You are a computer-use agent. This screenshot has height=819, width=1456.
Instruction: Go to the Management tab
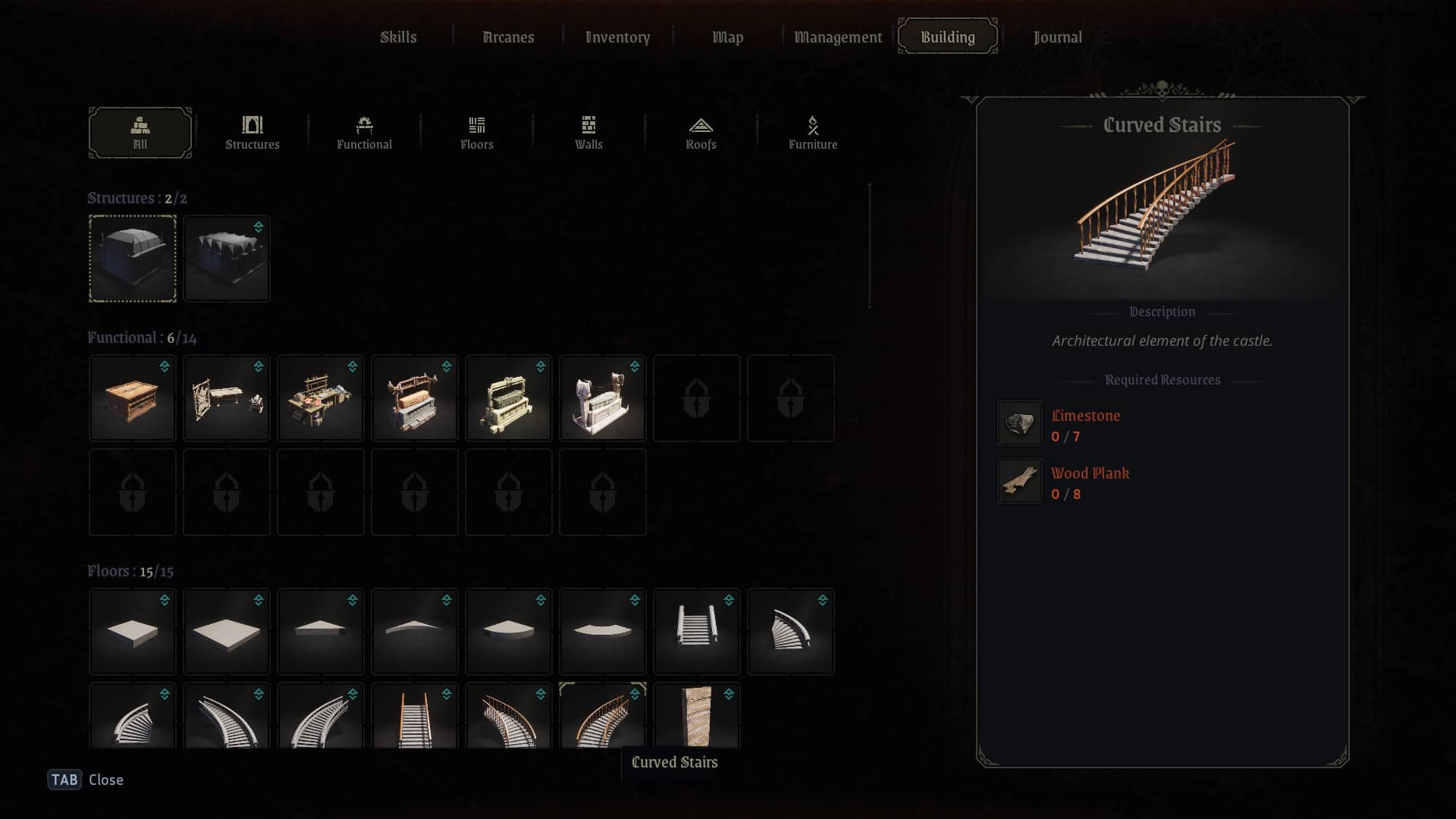coord(837,37)
